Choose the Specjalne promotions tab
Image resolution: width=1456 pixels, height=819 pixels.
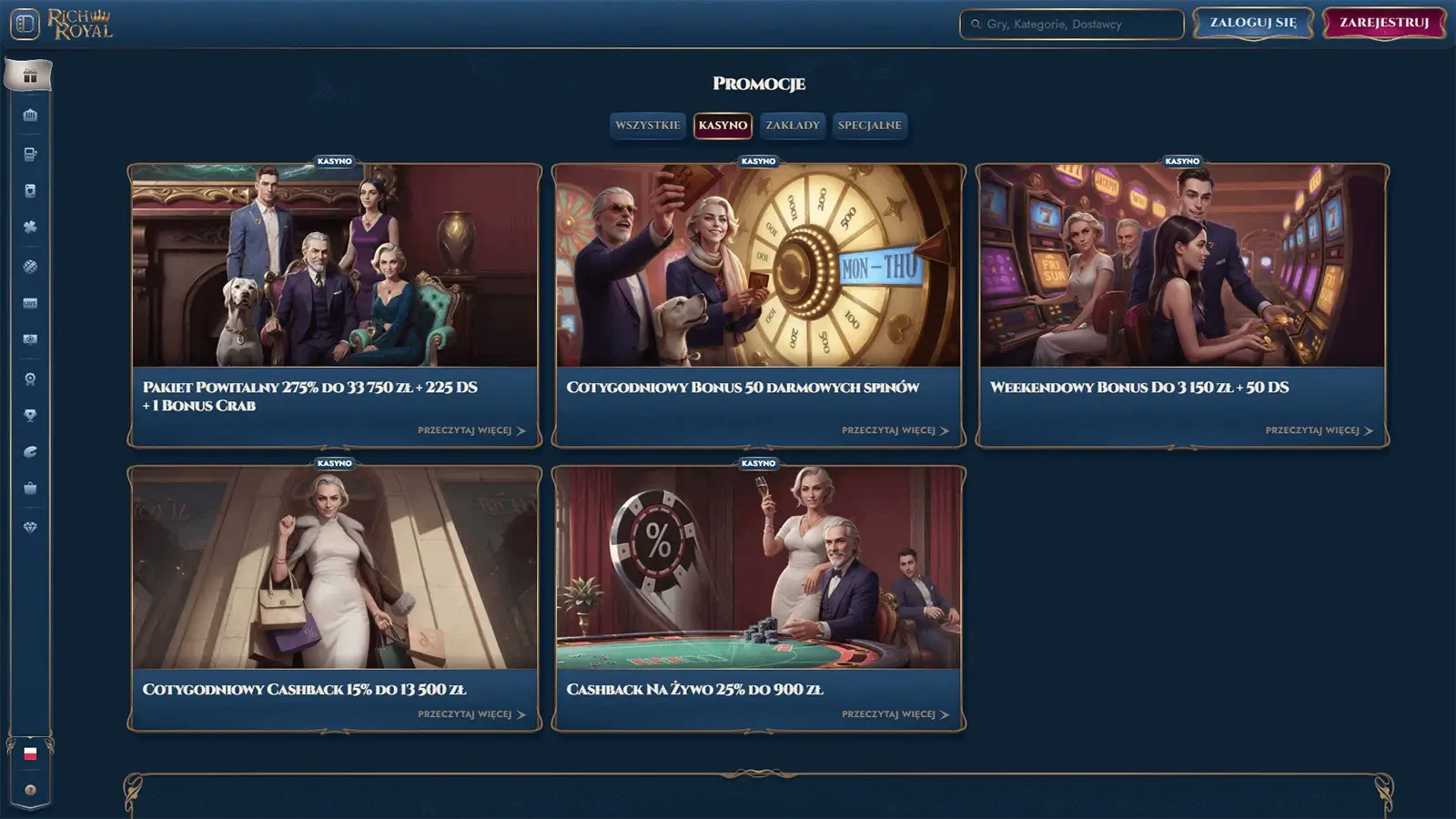pos(869,126)
